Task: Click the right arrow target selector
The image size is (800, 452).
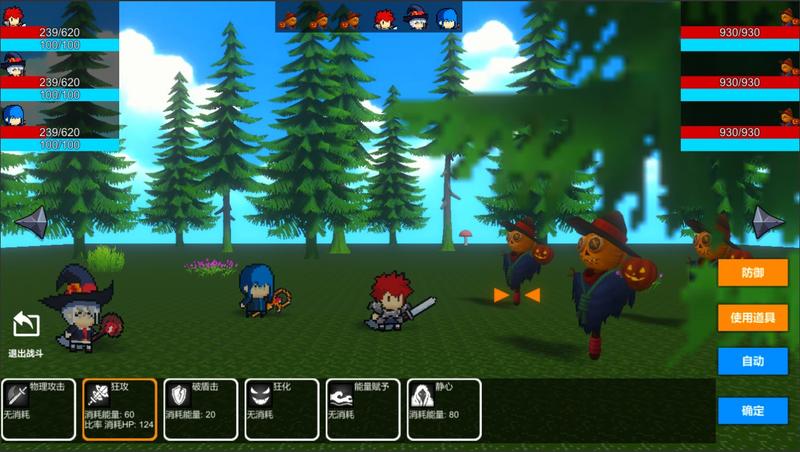Action: (x=768, y=221)
